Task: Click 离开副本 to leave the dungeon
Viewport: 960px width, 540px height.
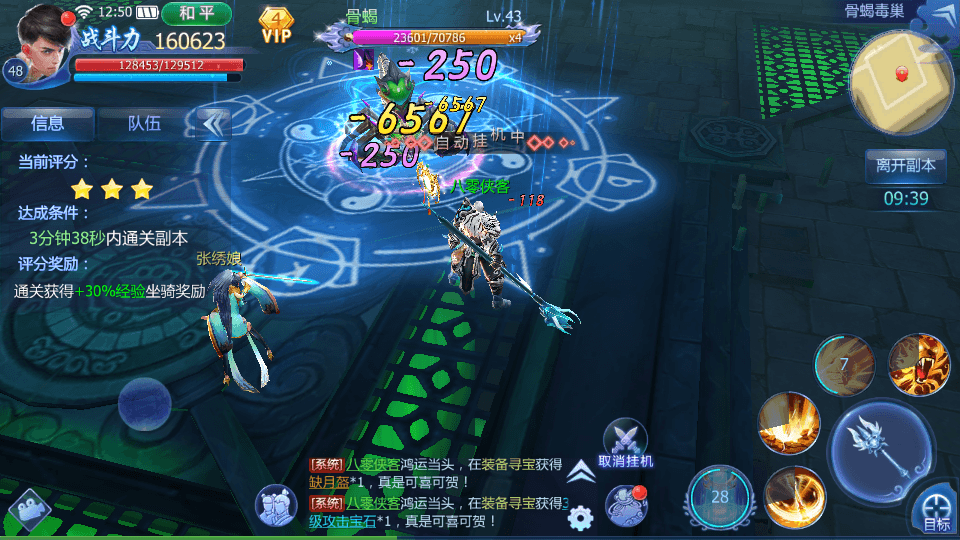Action: click(905, 166)
